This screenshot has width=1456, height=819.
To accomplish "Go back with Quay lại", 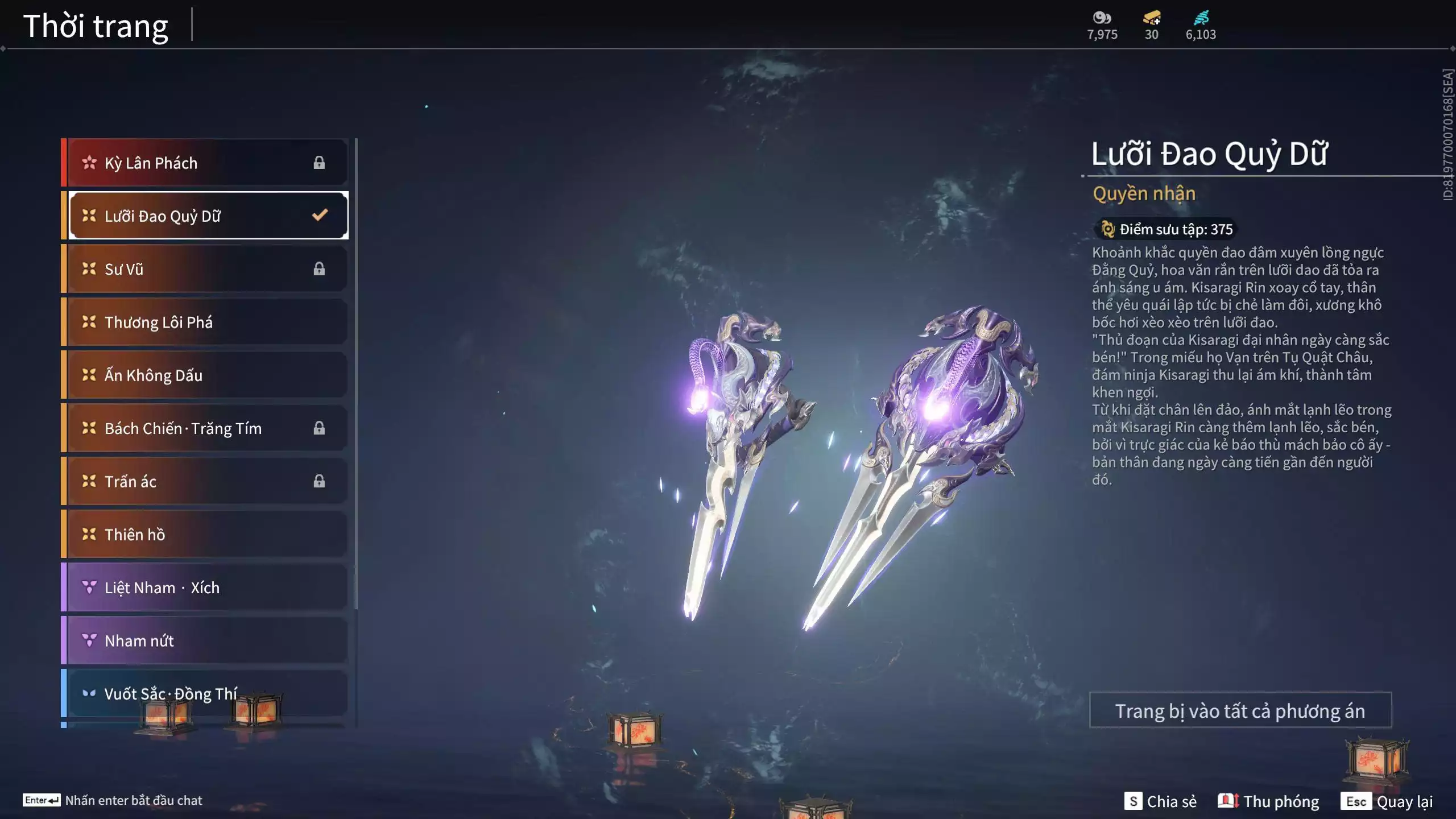I will [x=1387, y=801].
